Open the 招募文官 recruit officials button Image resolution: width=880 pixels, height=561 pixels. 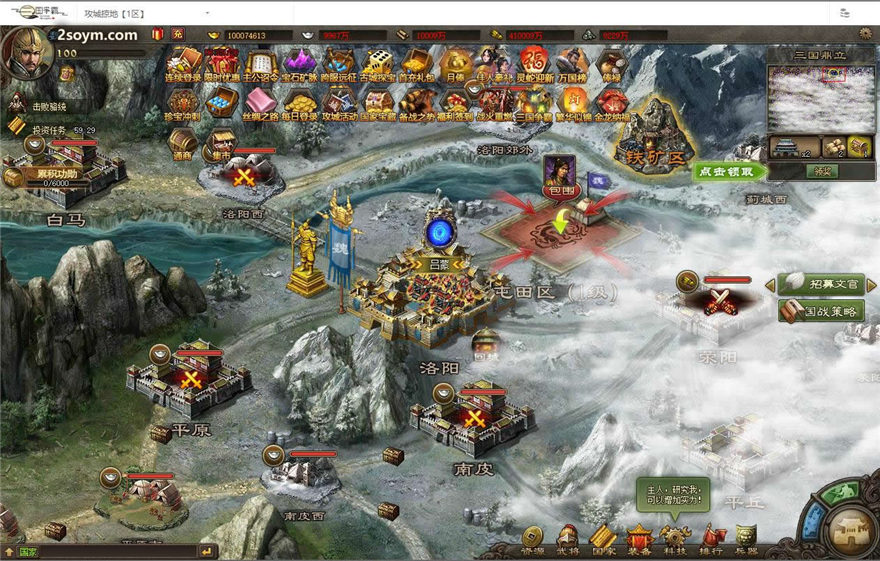click(x=819, y=285)
